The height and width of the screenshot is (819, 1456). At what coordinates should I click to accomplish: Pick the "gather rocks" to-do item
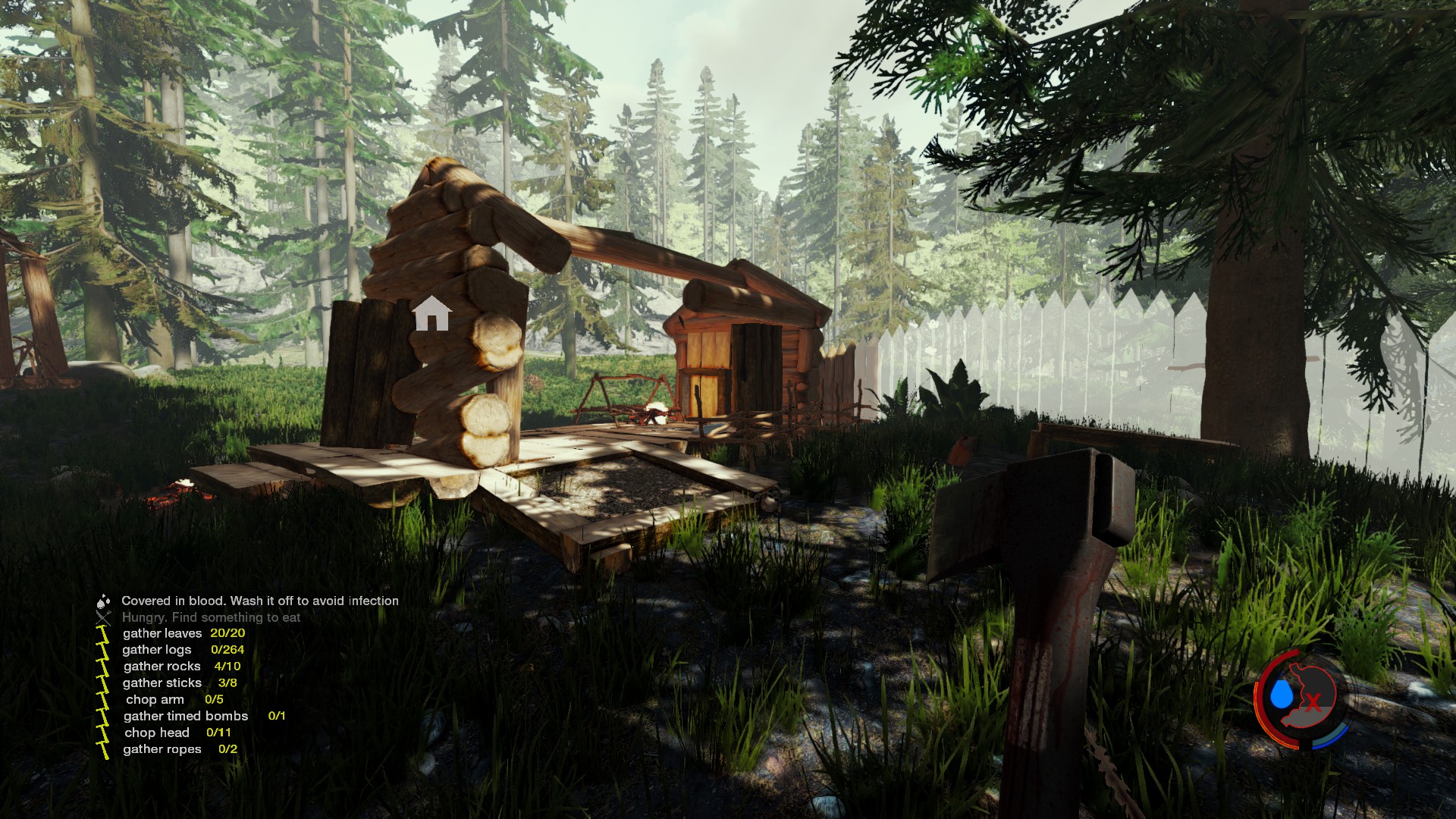coord(162,667)
